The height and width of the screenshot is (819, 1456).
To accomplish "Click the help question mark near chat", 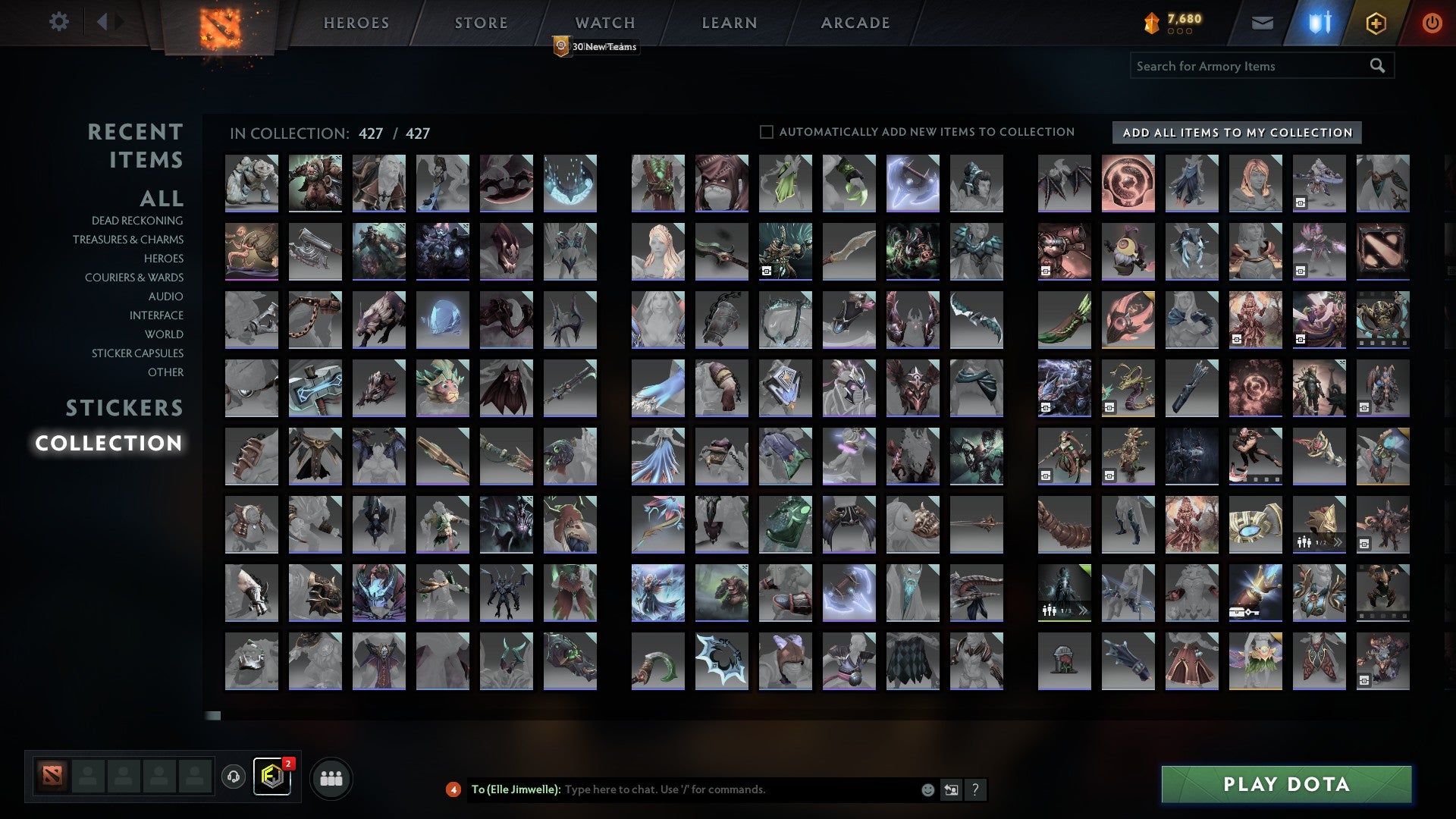I will [x=976, y=789].
